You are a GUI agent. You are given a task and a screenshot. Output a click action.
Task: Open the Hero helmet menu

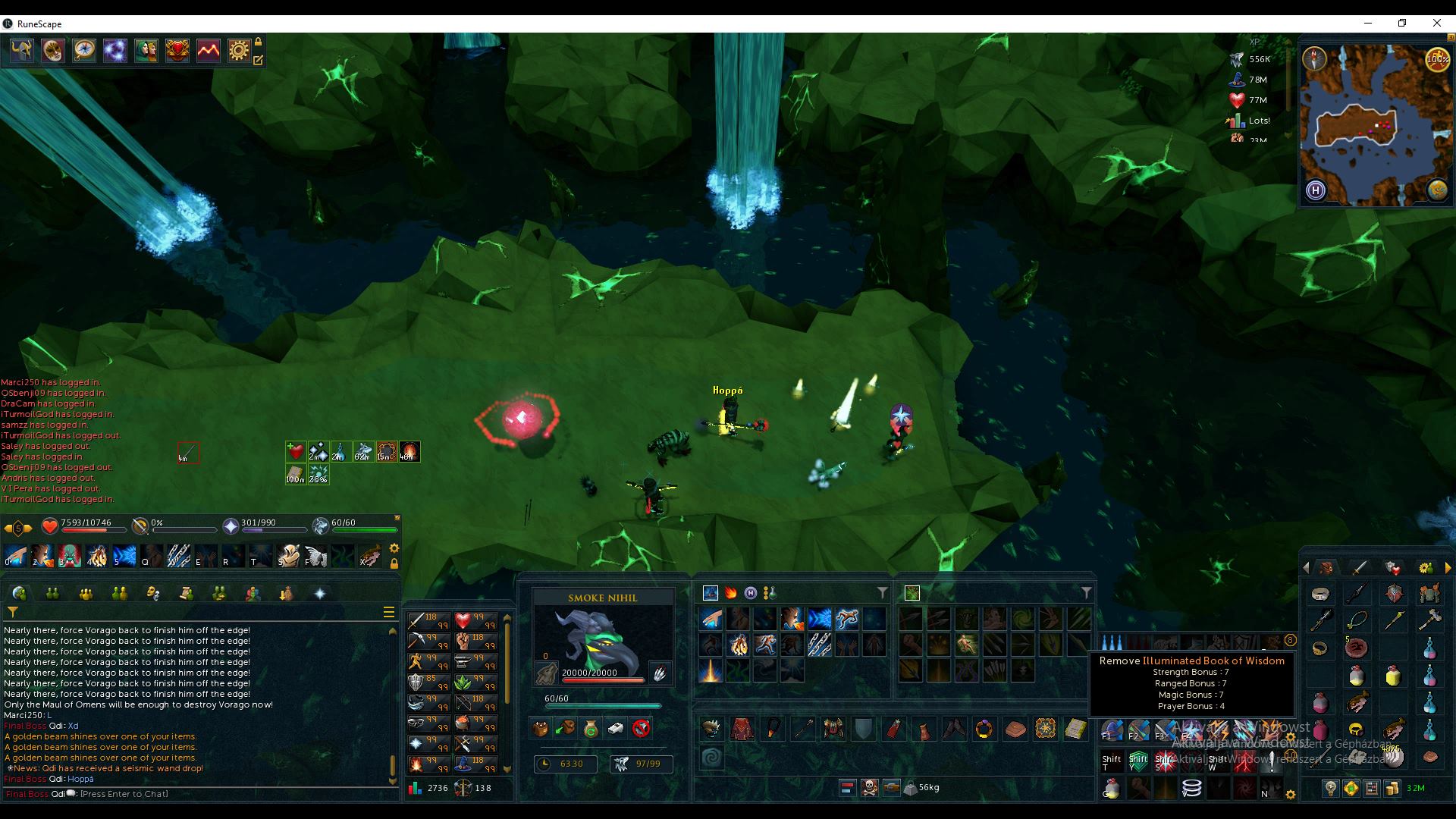(x=21, y=51)
